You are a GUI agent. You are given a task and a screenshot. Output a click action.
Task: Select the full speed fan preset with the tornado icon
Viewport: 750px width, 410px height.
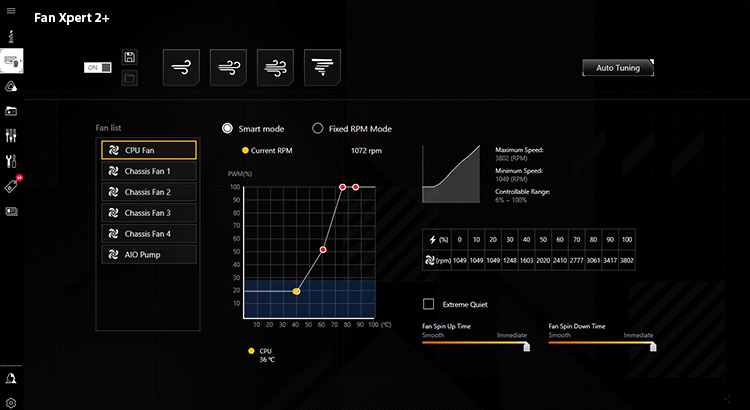[322, 67]
